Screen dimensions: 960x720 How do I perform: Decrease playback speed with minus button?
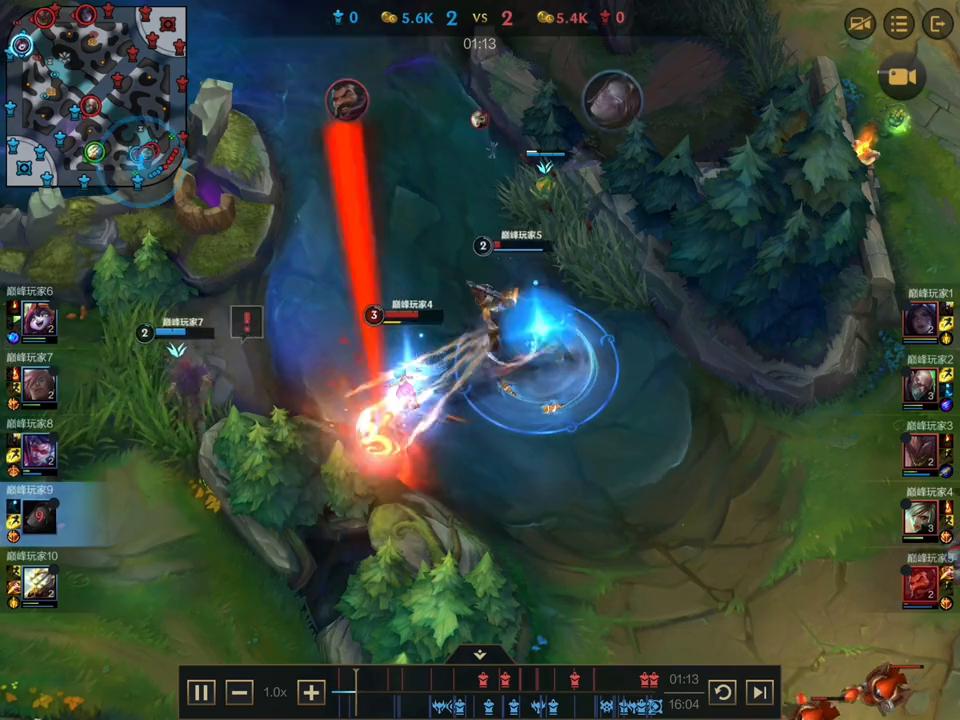point(240,692)
